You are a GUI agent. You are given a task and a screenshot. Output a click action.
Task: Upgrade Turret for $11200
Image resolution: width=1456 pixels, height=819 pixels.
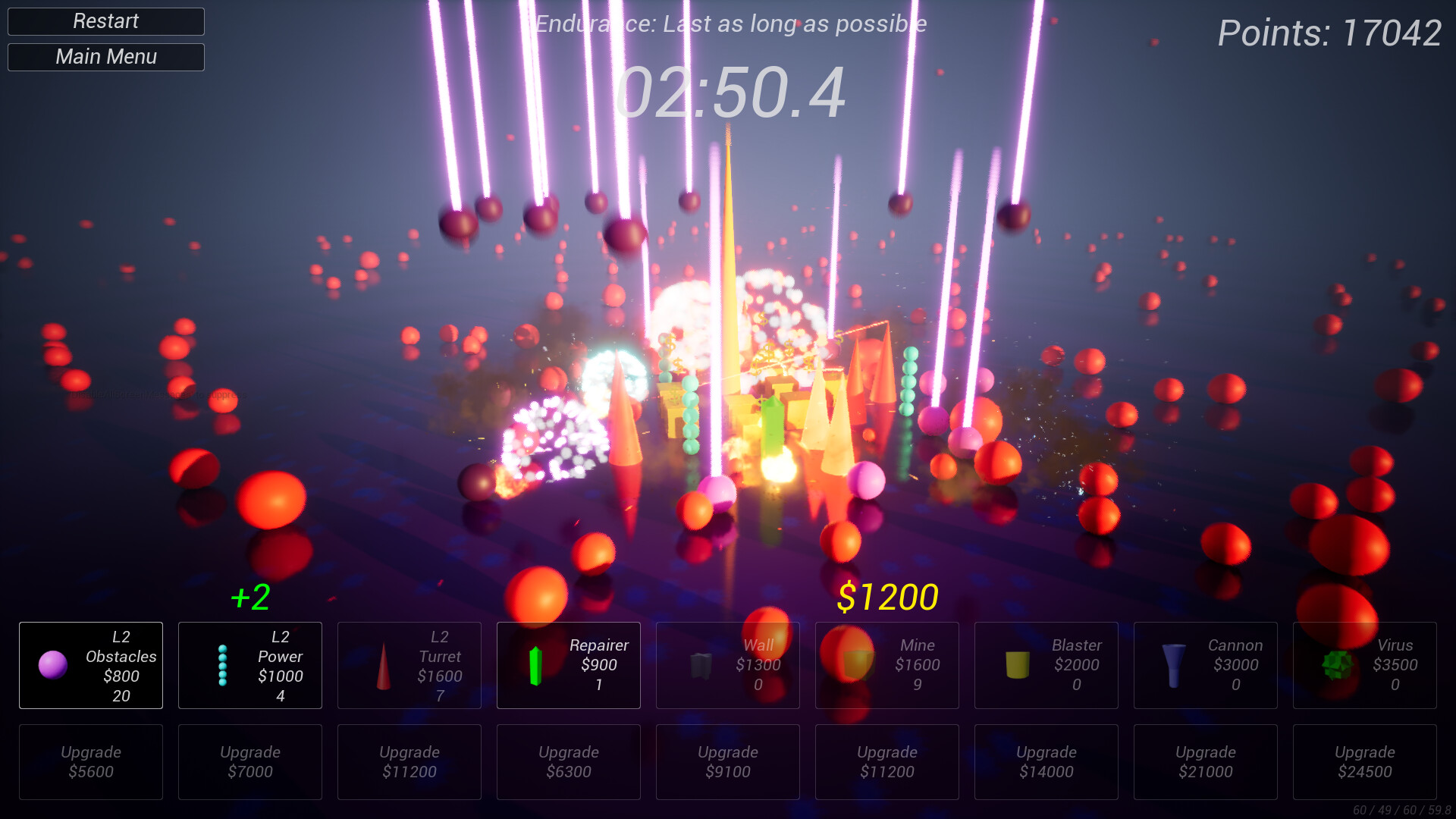pyautogui.click(x=409, y=761)
